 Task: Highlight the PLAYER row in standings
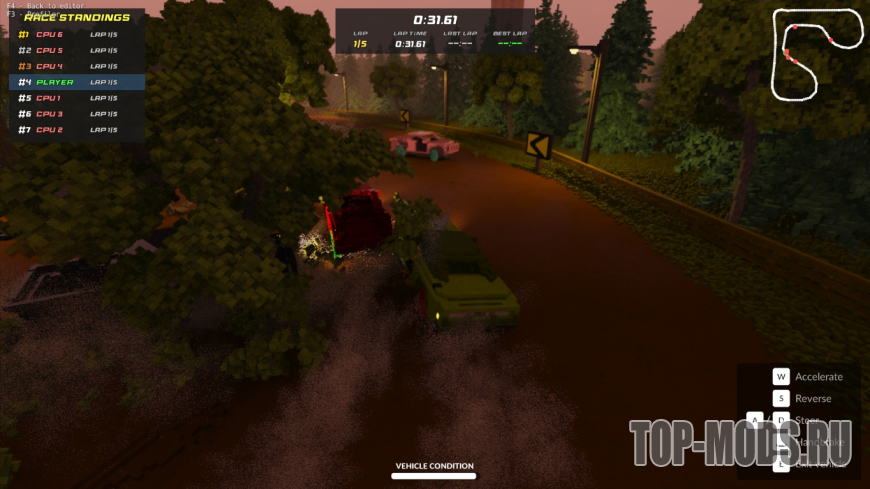coord(77,82)
